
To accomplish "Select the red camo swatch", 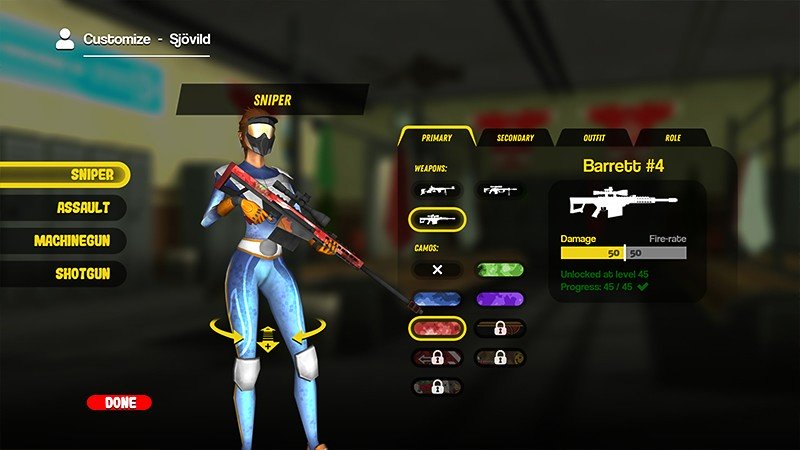I will coord(437,328).
